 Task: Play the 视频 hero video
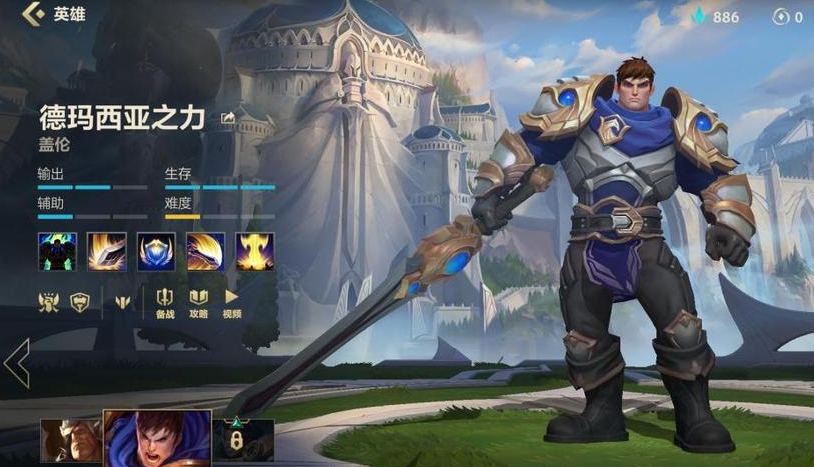(231, 301)
